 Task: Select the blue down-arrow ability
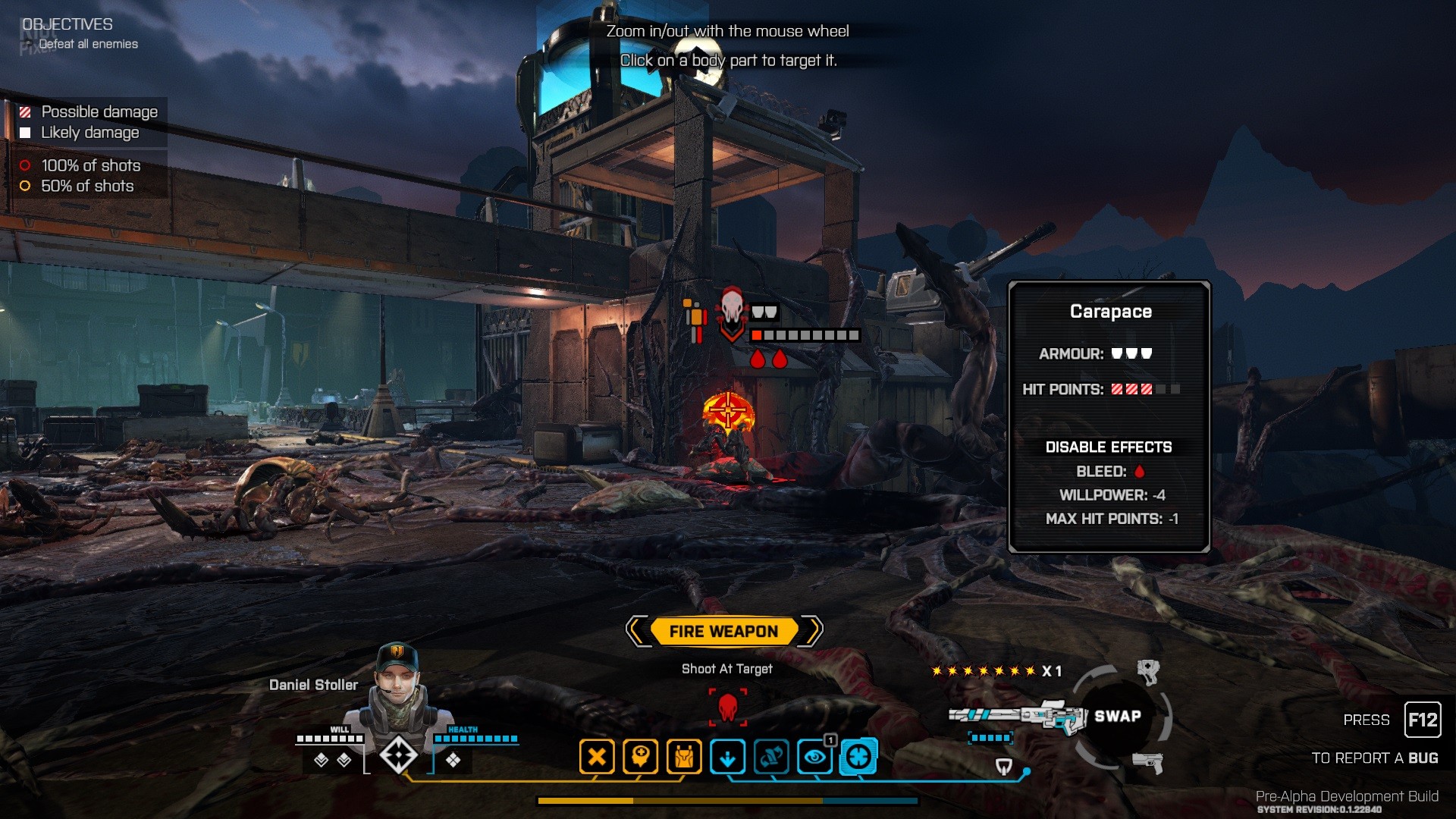[x=727, y=757]
